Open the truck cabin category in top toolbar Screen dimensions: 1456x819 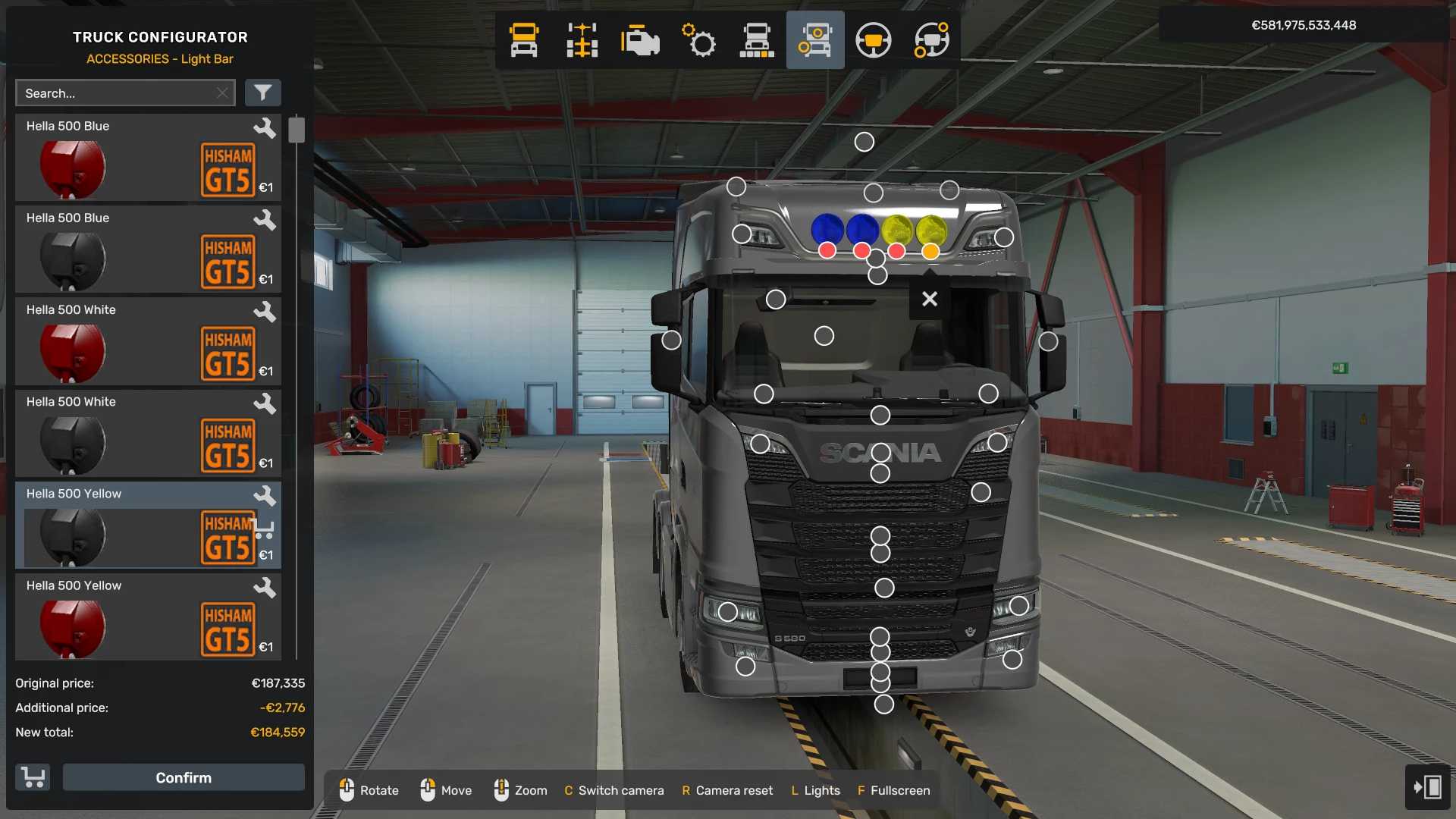coord(524,40)
